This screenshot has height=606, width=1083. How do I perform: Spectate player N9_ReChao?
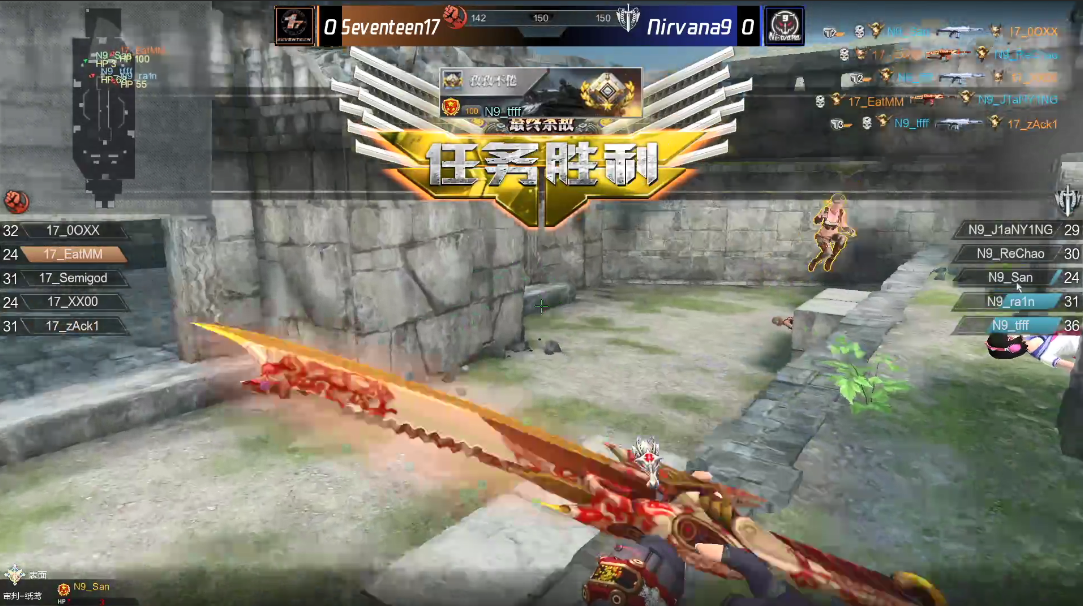click(1009, 254)
